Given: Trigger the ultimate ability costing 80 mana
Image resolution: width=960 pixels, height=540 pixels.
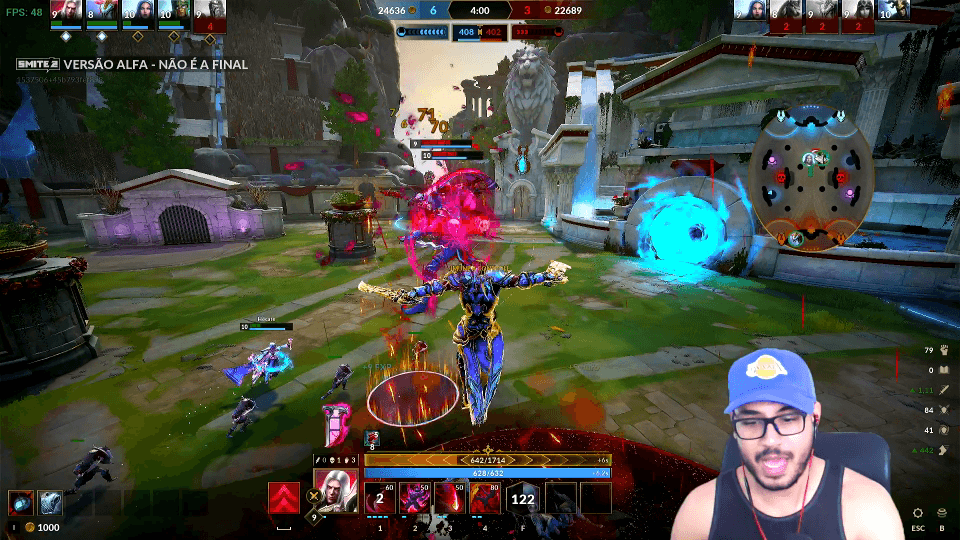Looking at the screenshot, I should 485,498.
